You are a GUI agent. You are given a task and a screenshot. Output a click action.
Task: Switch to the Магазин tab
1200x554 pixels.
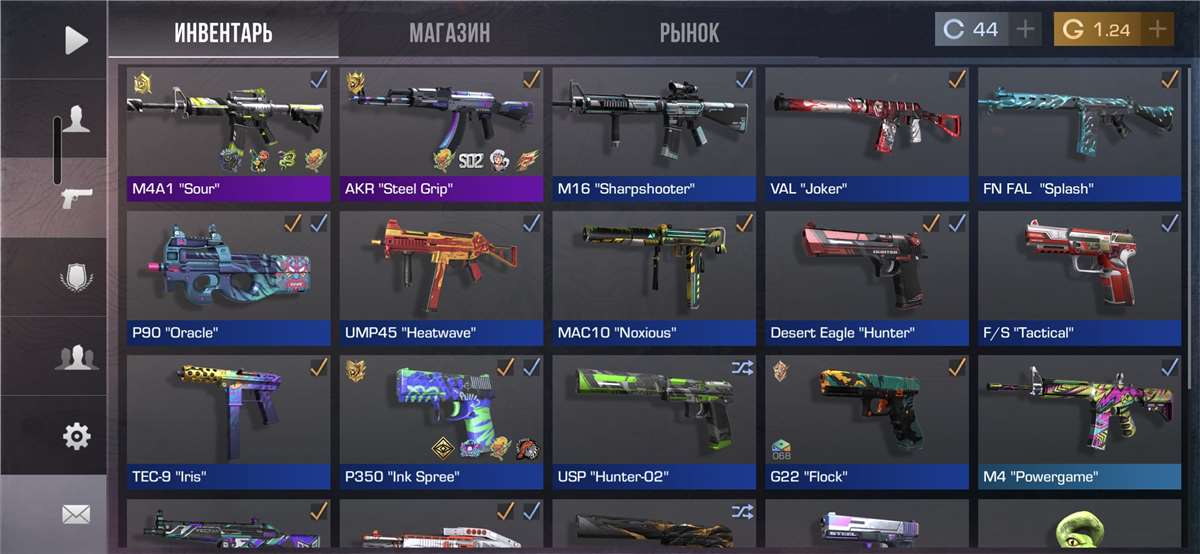[449, 33]
